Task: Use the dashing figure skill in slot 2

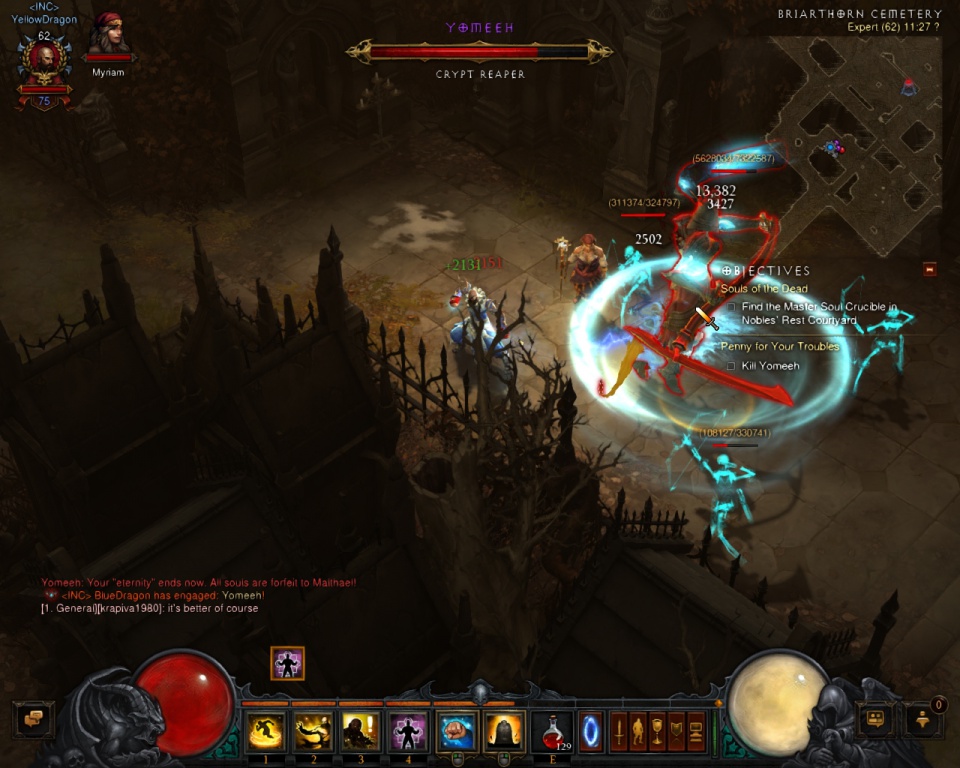Action: 314,731
